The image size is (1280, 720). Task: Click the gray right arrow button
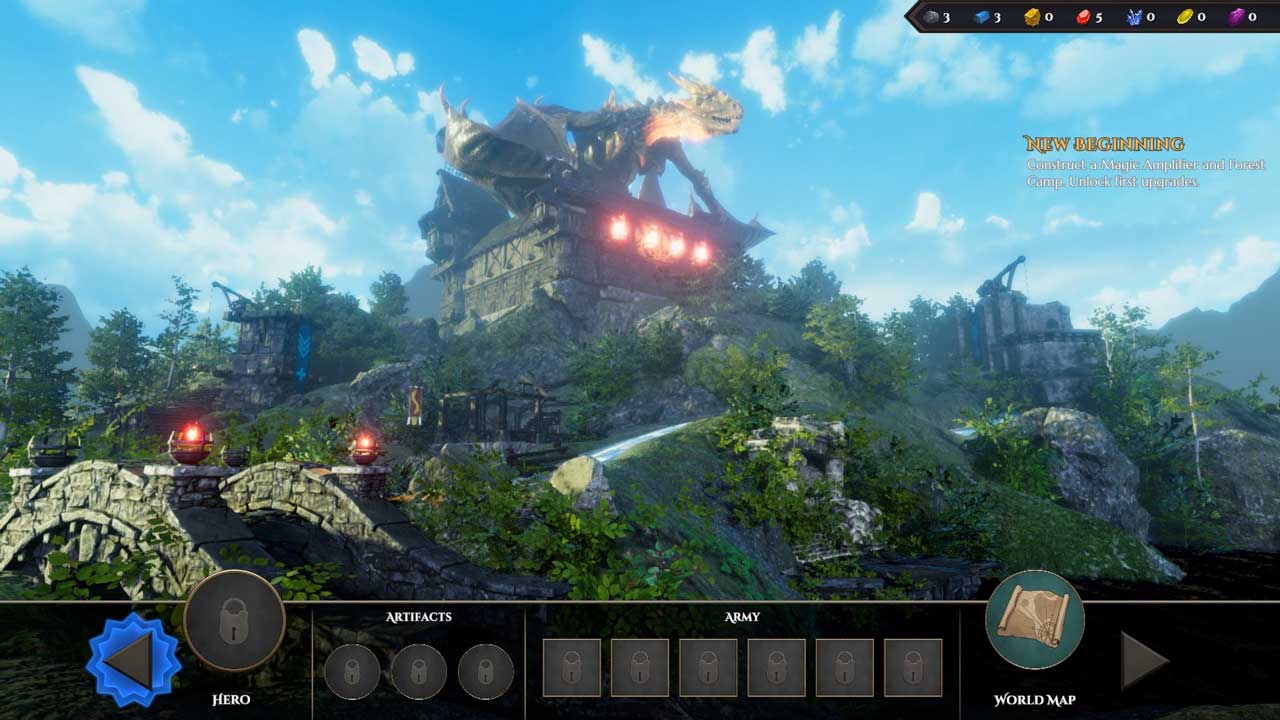(x=1144, y=661)
